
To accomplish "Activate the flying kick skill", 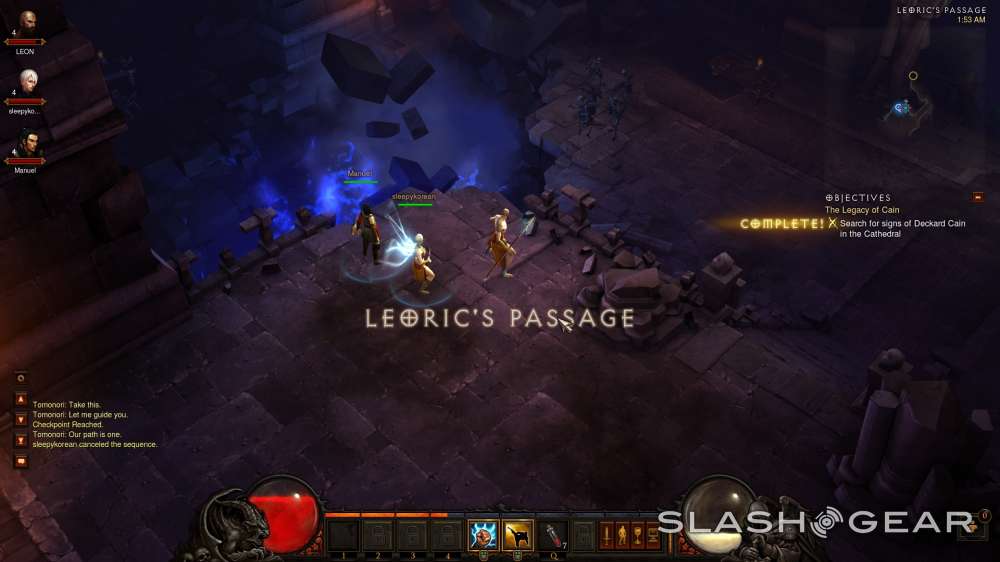I will tap(517, 535).
